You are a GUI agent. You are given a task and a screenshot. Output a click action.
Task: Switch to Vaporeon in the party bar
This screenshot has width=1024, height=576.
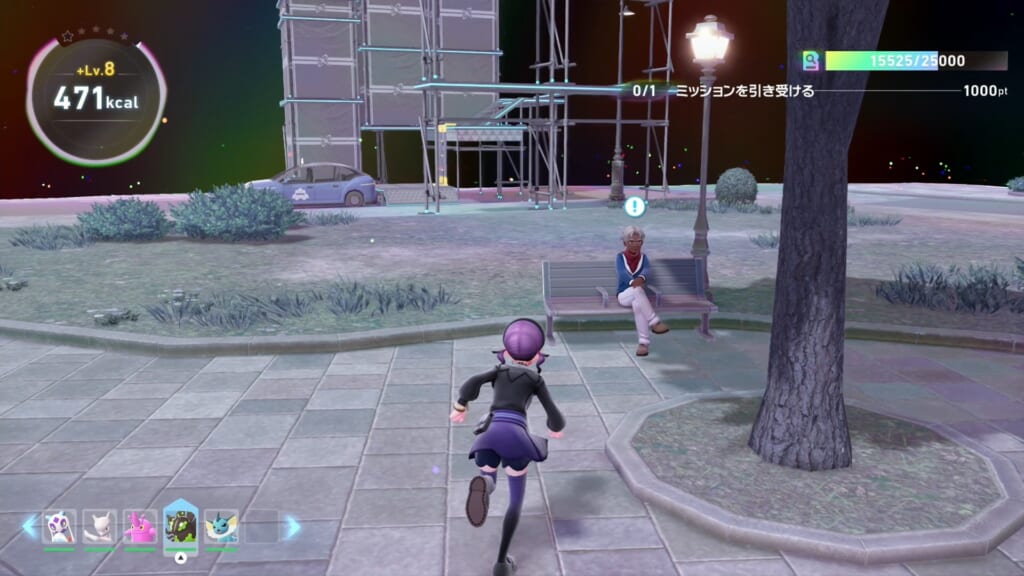click(221, 527)
